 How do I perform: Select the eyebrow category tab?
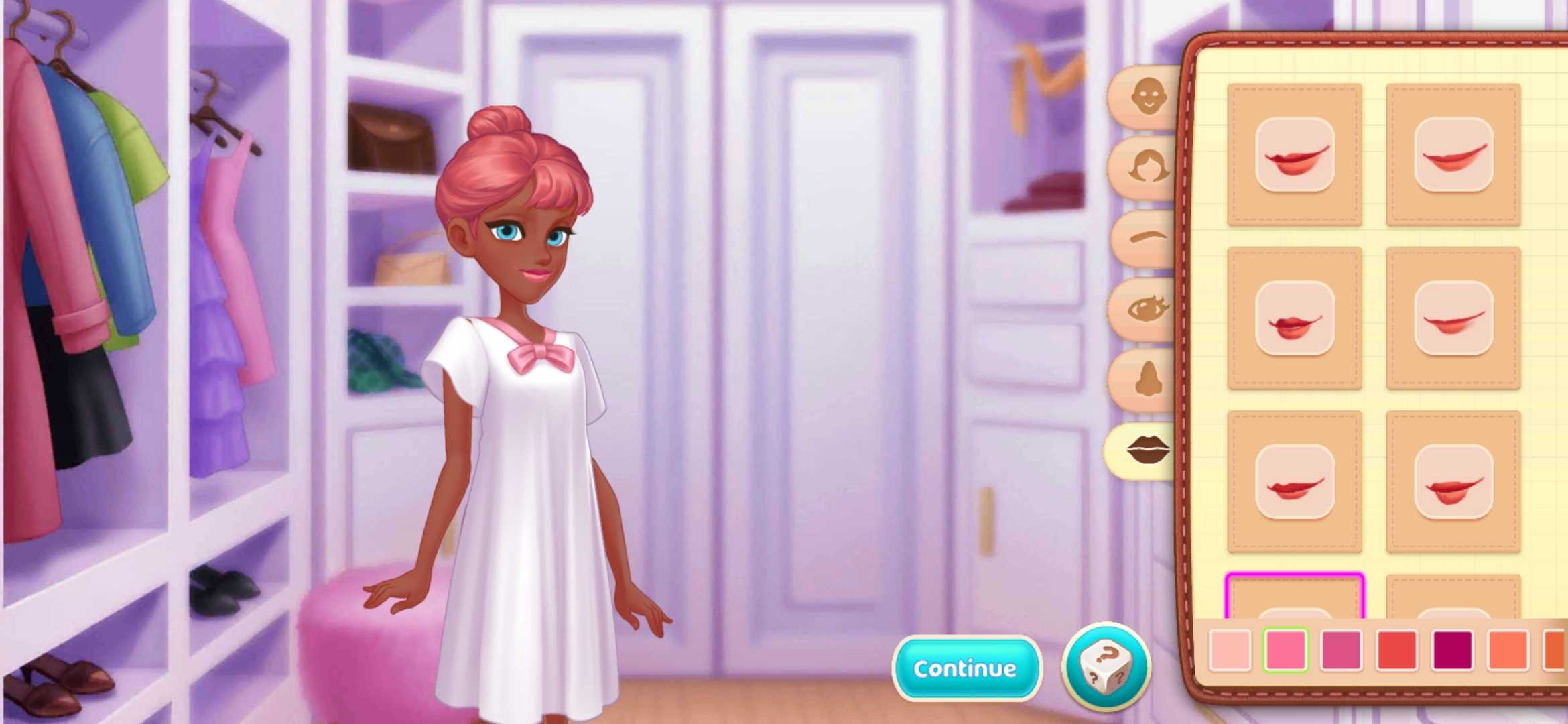(x=1148, y=238)
